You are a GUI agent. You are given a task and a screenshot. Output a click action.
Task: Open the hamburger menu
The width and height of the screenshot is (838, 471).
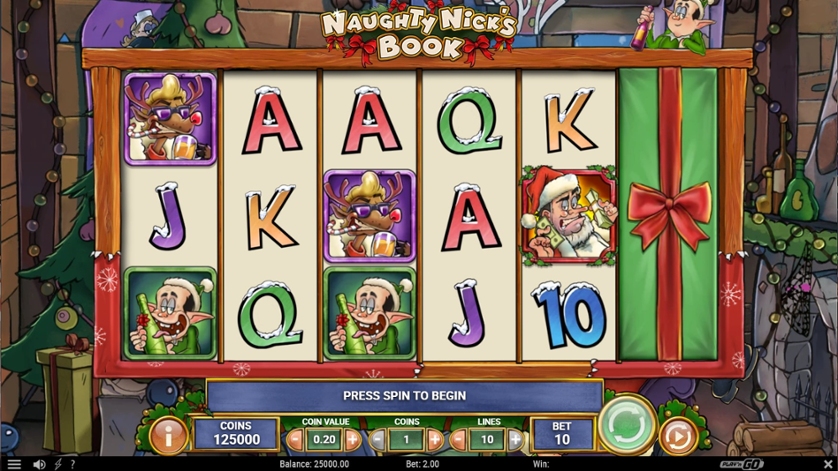pyautogui.click(x=13, y=464)
